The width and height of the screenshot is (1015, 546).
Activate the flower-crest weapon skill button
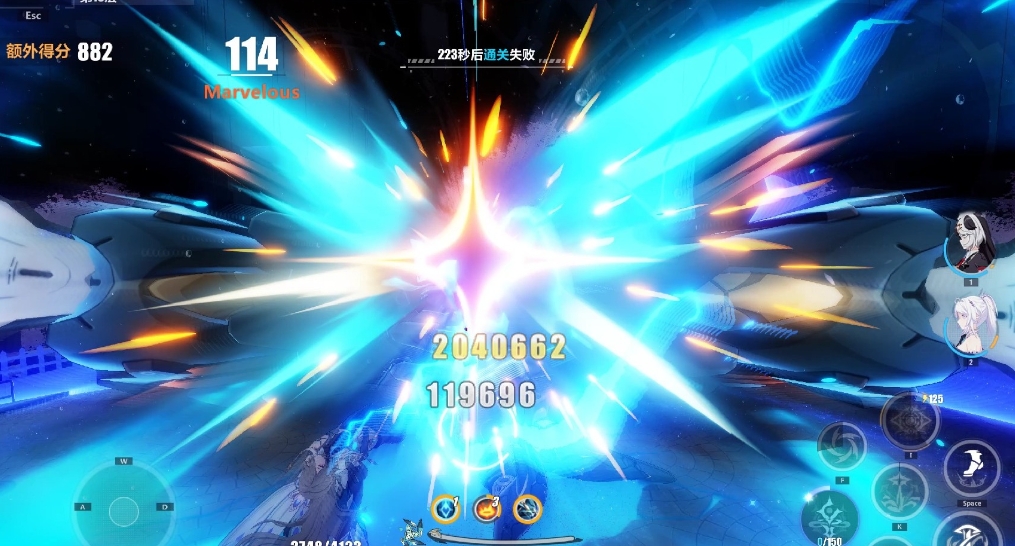899,491
